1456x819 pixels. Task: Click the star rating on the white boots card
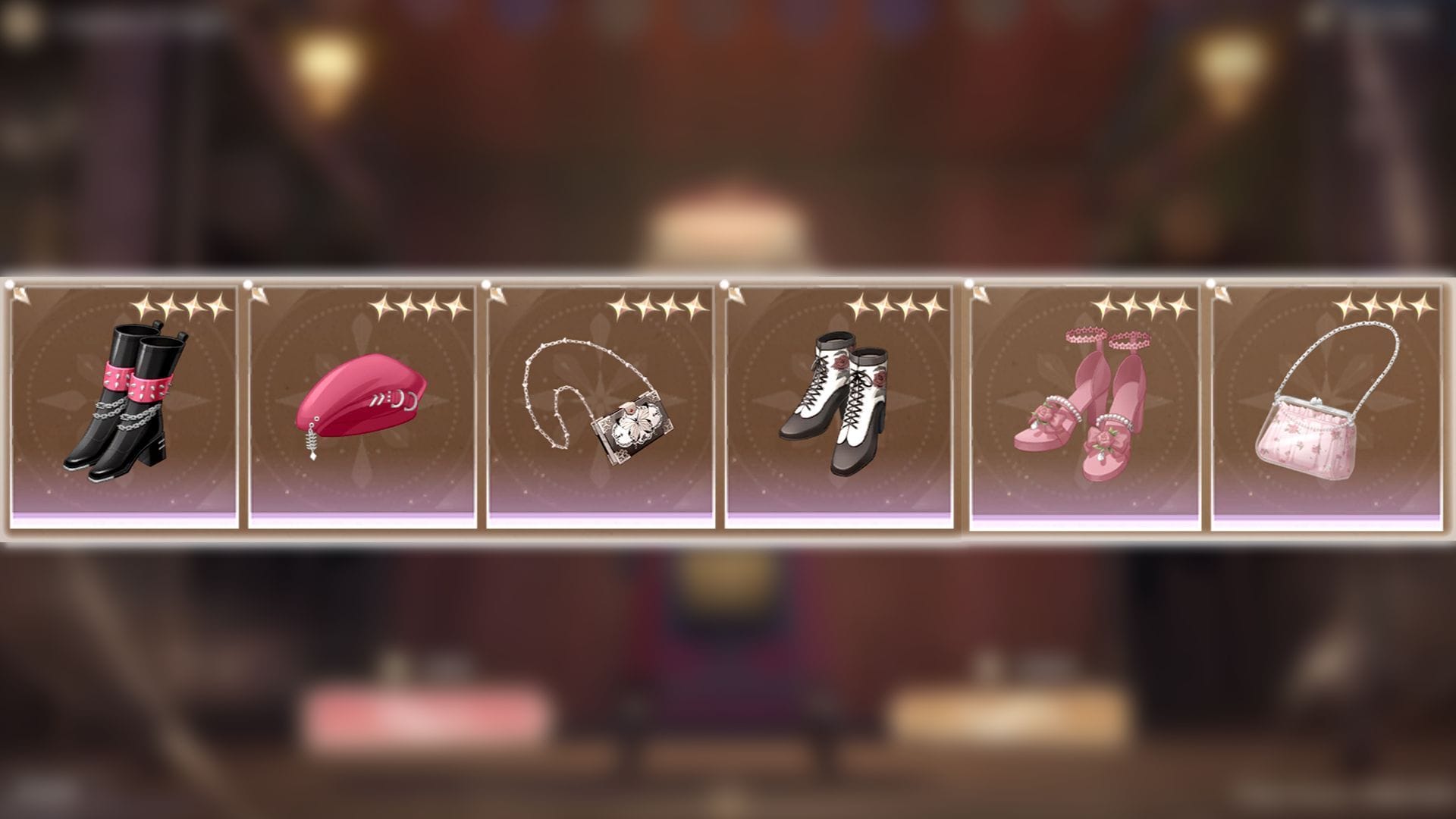point(895,307)
